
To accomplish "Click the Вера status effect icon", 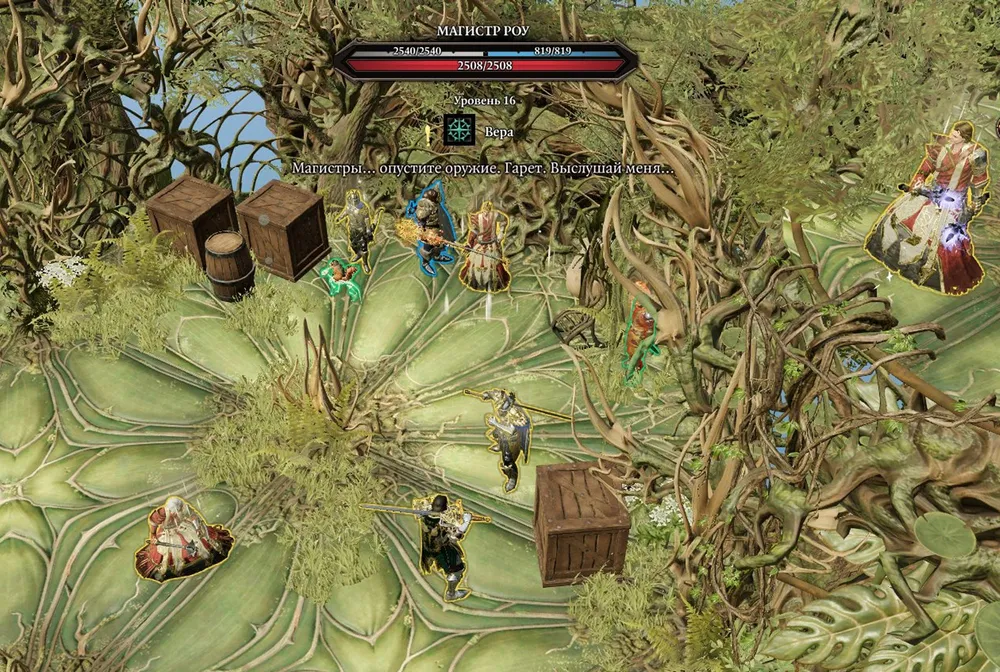I will (x=460, y=130).
